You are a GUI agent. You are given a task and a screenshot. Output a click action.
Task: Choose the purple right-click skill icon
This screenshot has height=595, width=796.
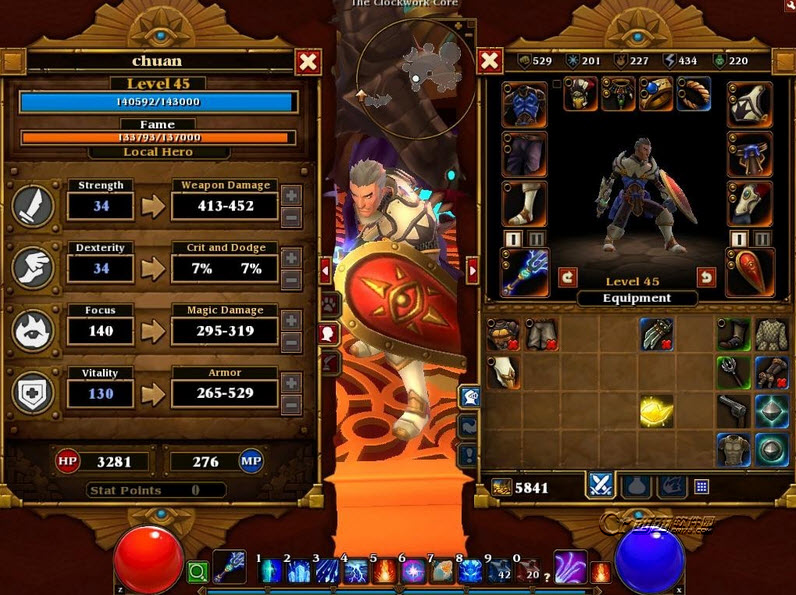pyautogui.click(x=571, y=566)
